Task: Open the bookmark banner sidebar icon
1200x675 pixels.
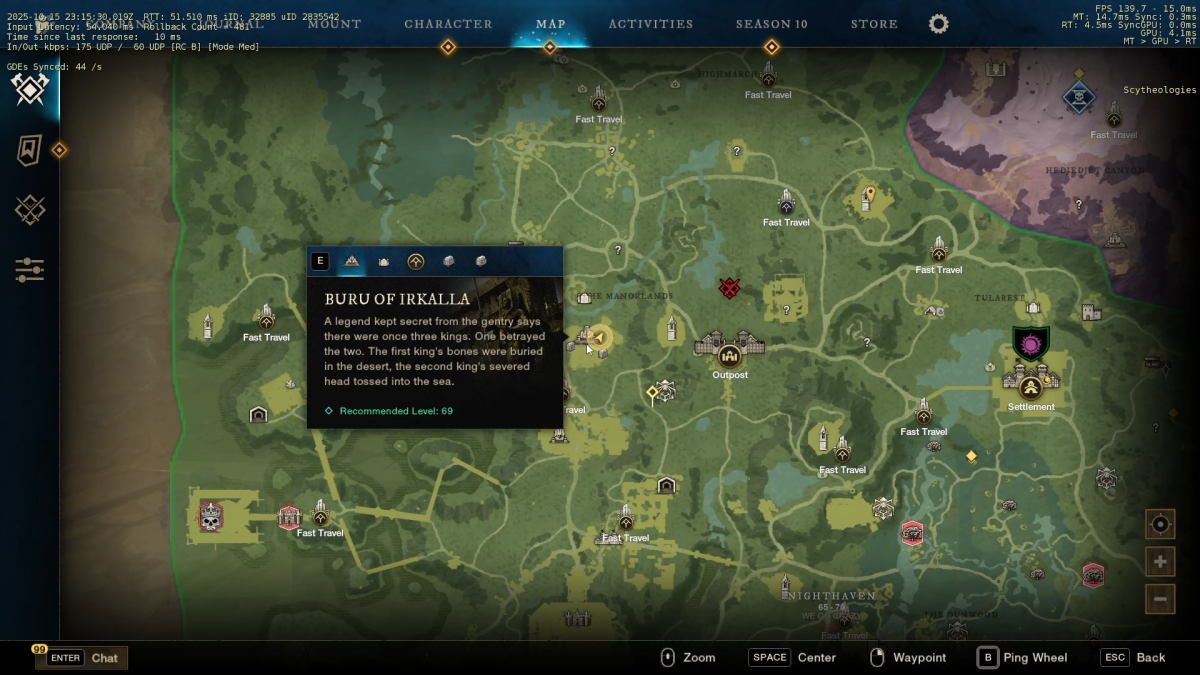Action: 30,151
